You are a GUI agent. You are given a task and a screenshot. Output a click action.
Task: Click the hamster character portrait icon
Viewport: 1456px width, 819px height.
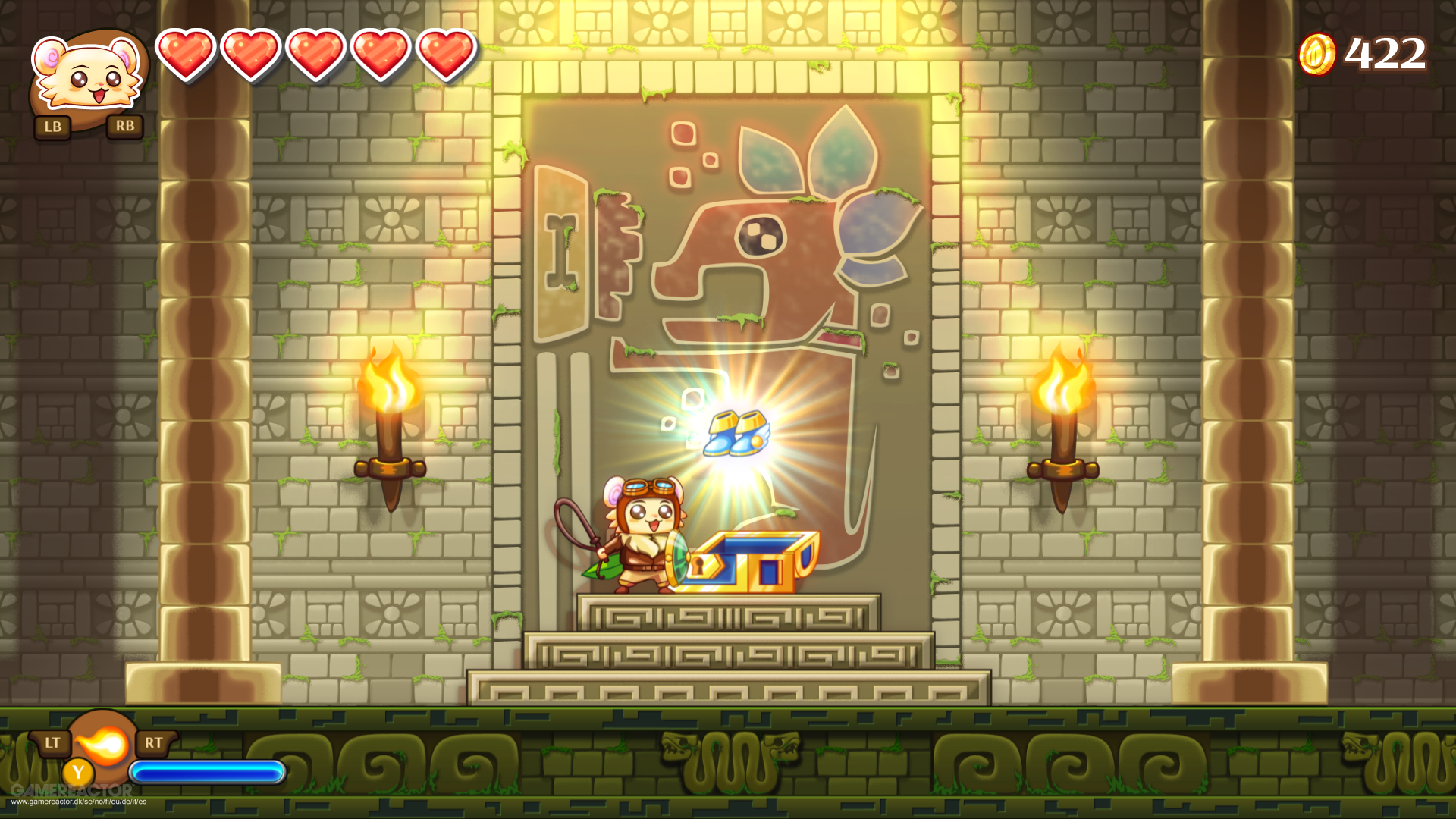pyautogui.click(x=86, y=72)
